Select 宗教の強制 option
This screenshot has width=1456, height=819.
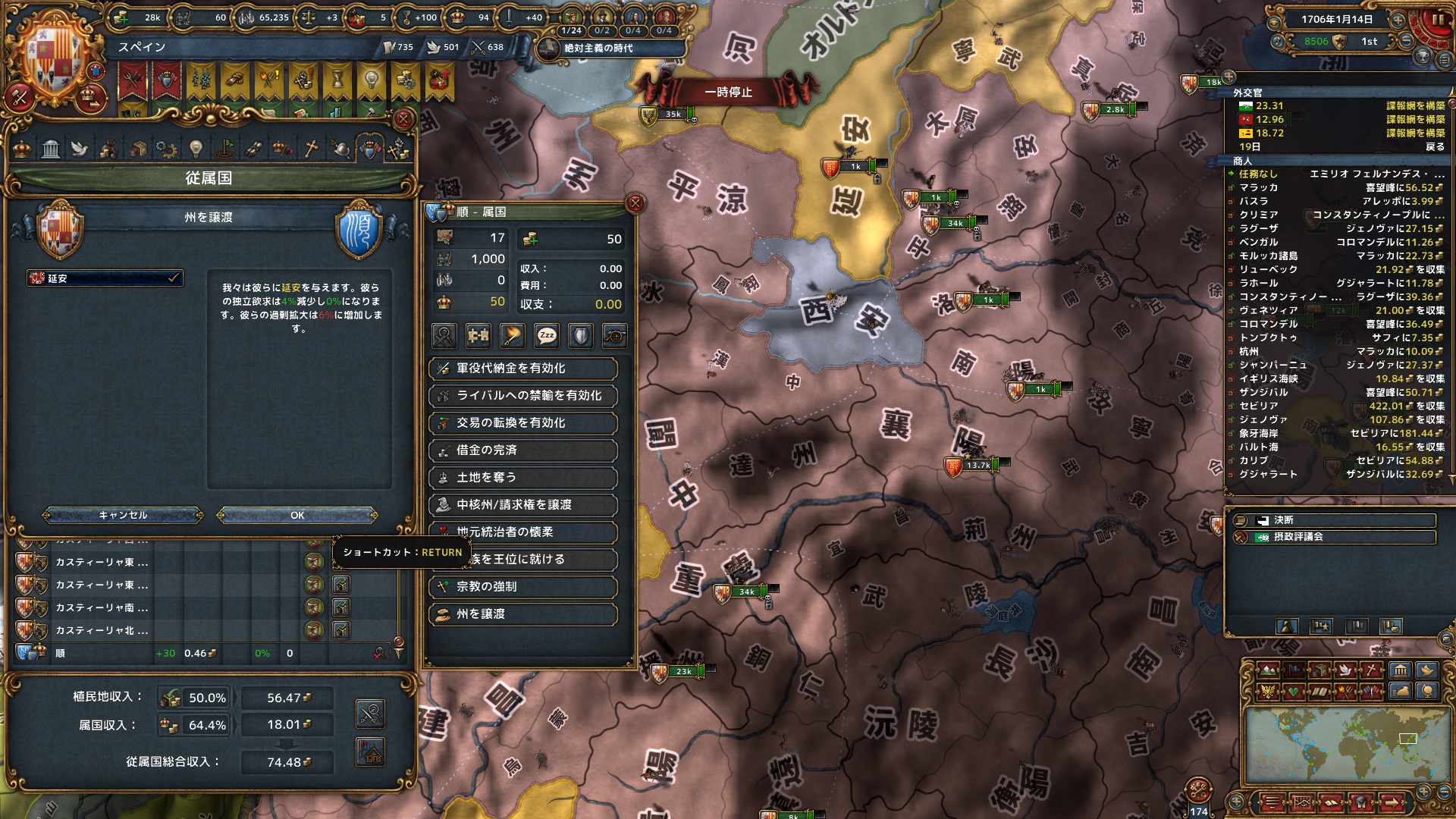tap(523, 587)
